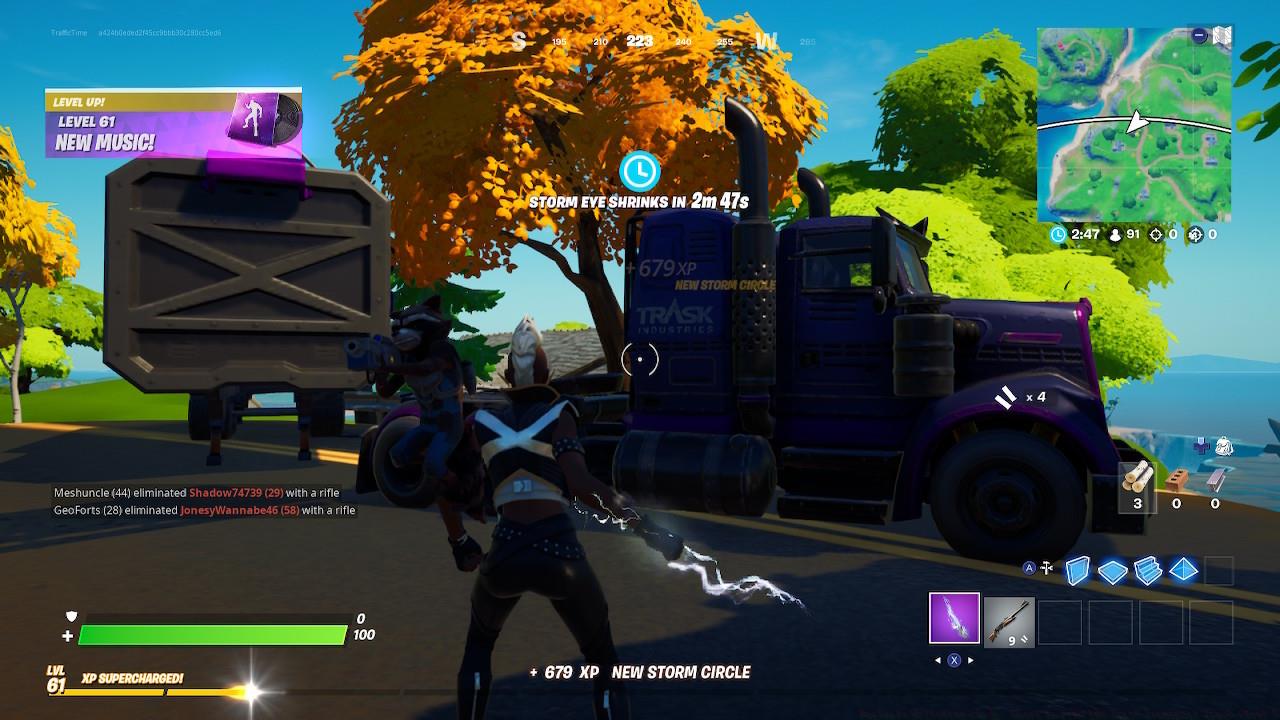1280x720 pixels.
Task: Select the pyramid roof building piece
Action: [x=1183, y=570]
